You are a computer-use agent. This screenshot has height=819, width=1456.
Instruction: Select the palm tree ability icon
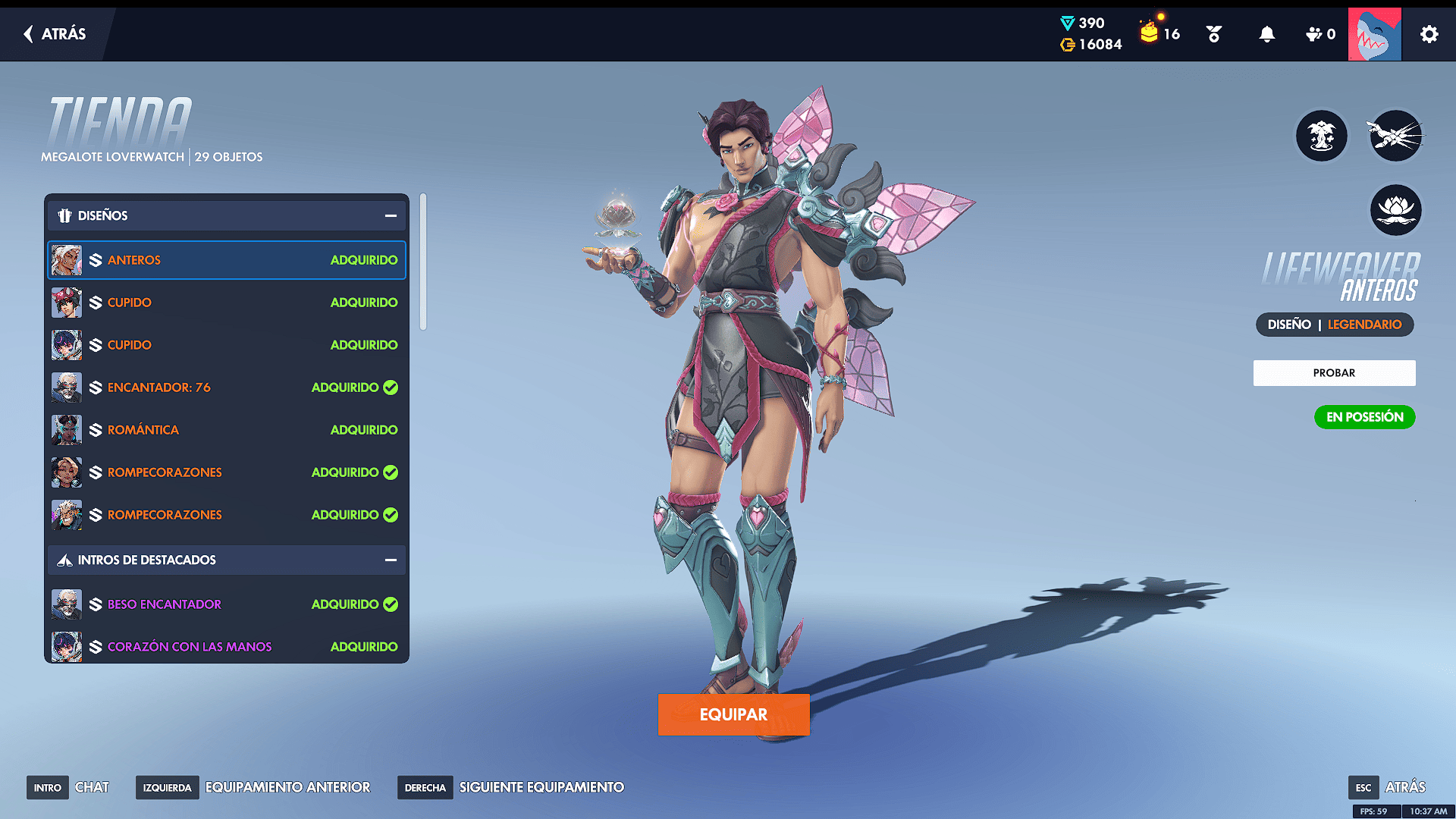coord(1321,136)
